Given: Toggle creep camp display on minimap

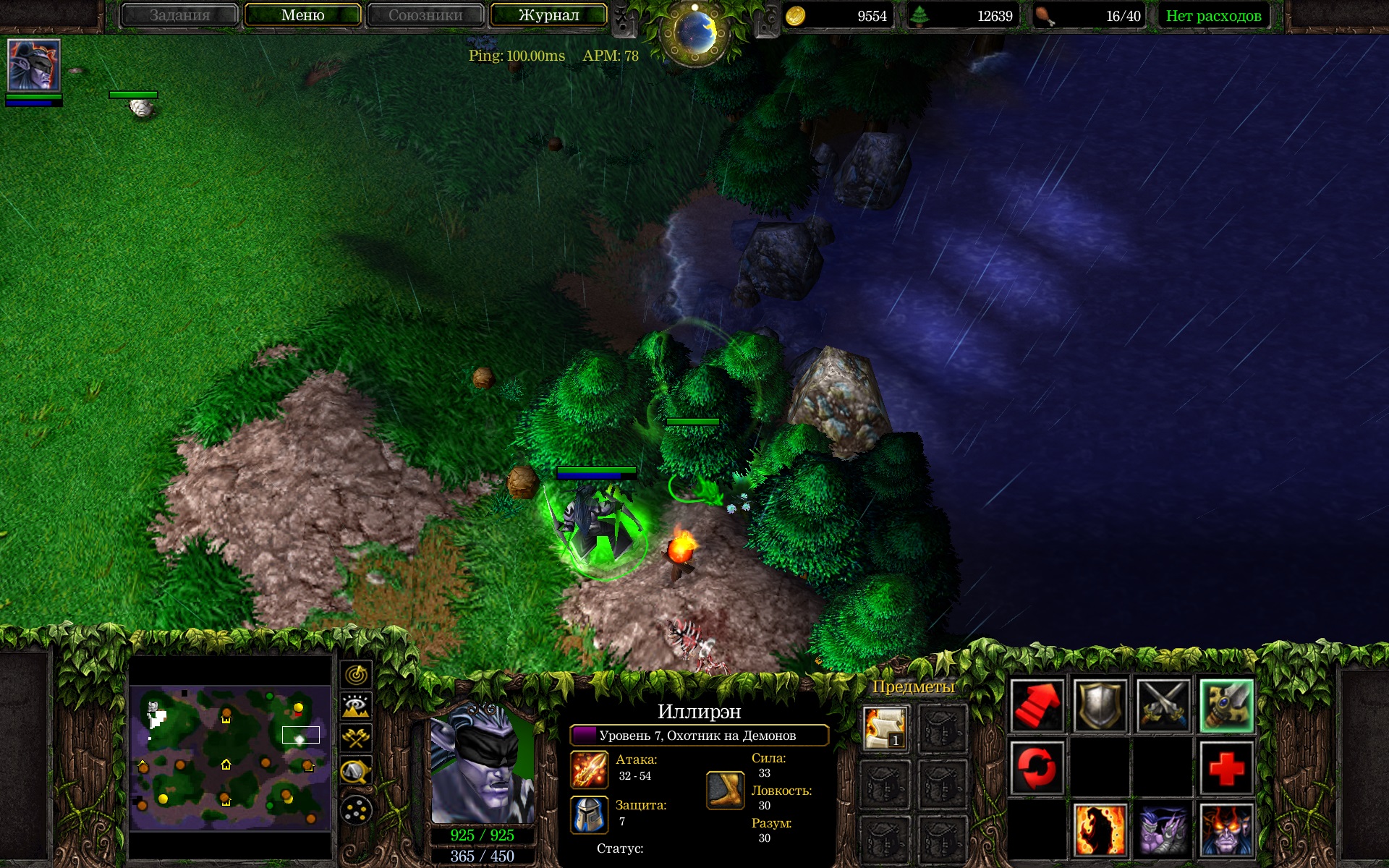Looking at the screenshot, I should click(356, 771).
